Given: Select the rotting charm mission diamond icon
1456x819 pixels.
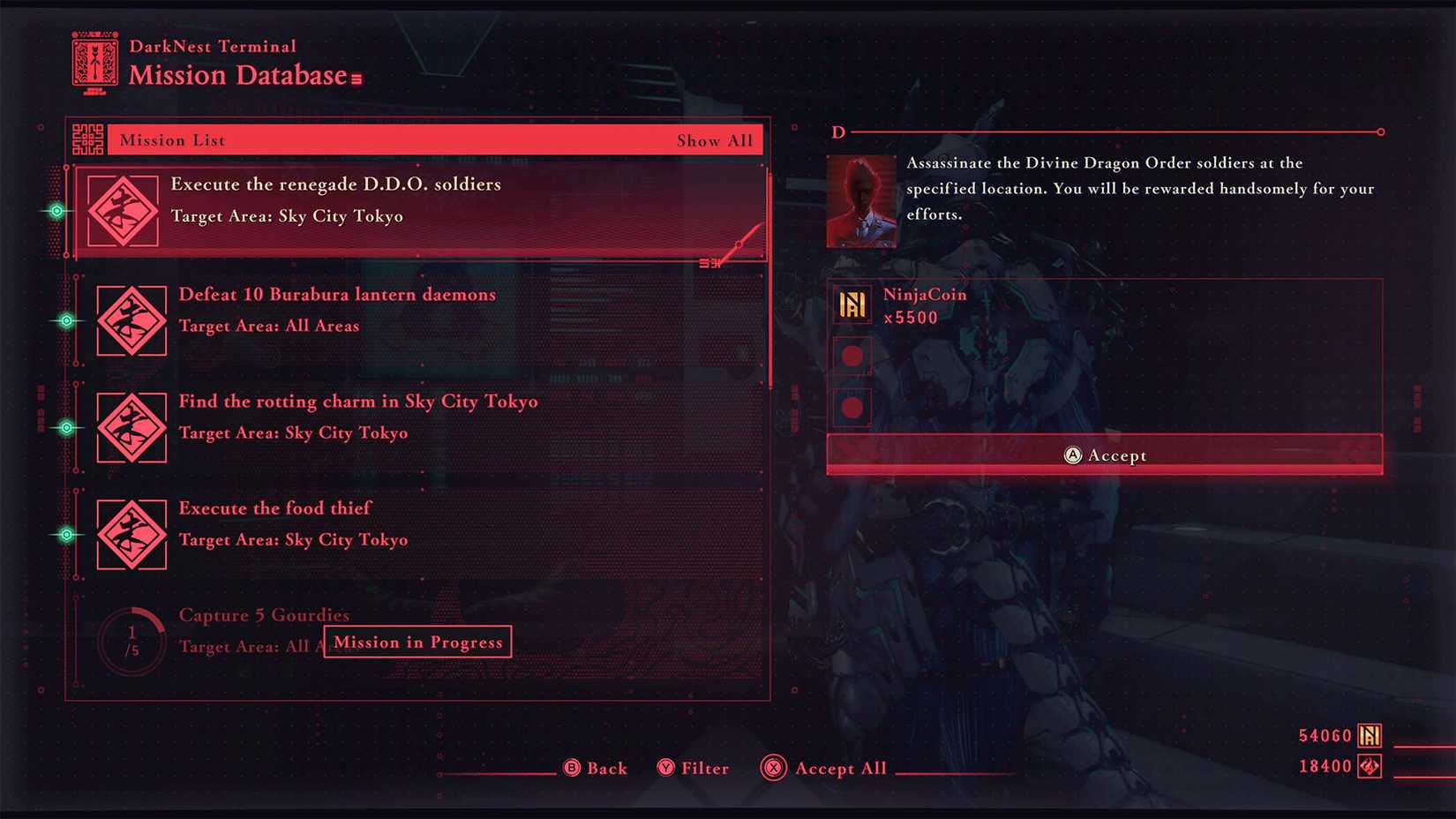Looking at the screenshot, I should point(131,427).
